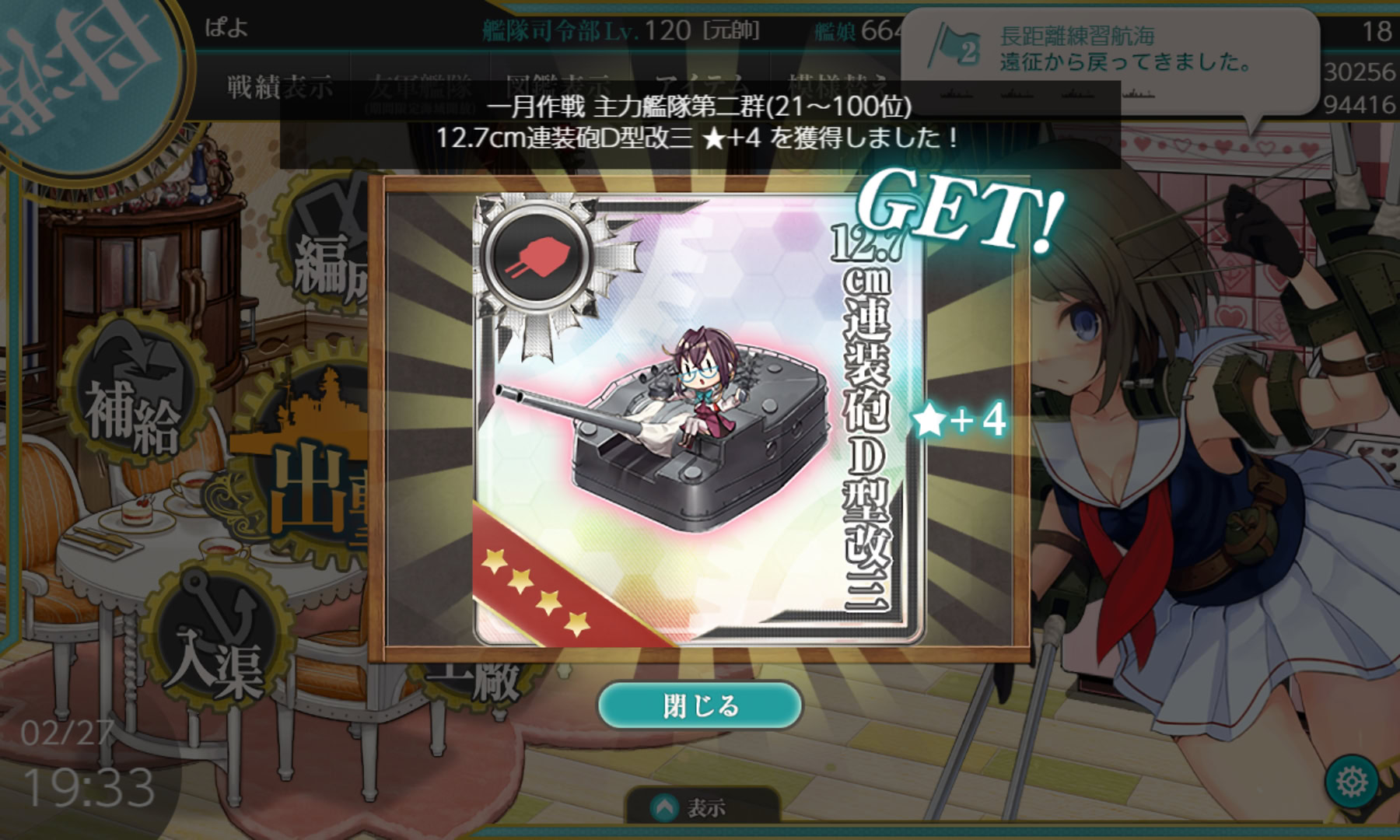Viewport: 1400px width, 840px height.
Task: Toggle the 表示 display button
Action: point(701,808)
